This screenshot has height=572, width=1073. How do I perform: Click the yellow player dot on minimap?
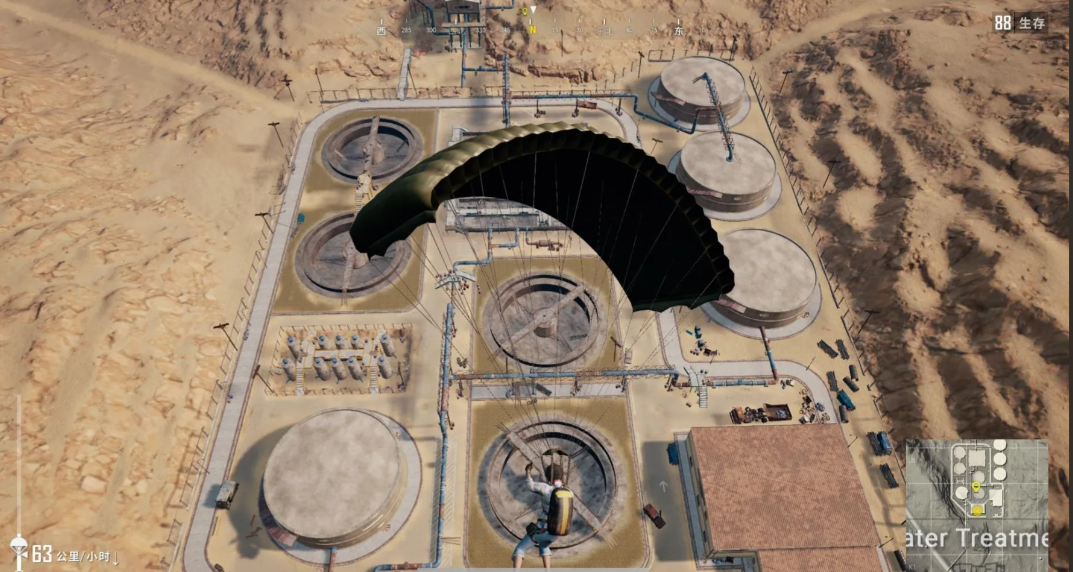[976, 509]
